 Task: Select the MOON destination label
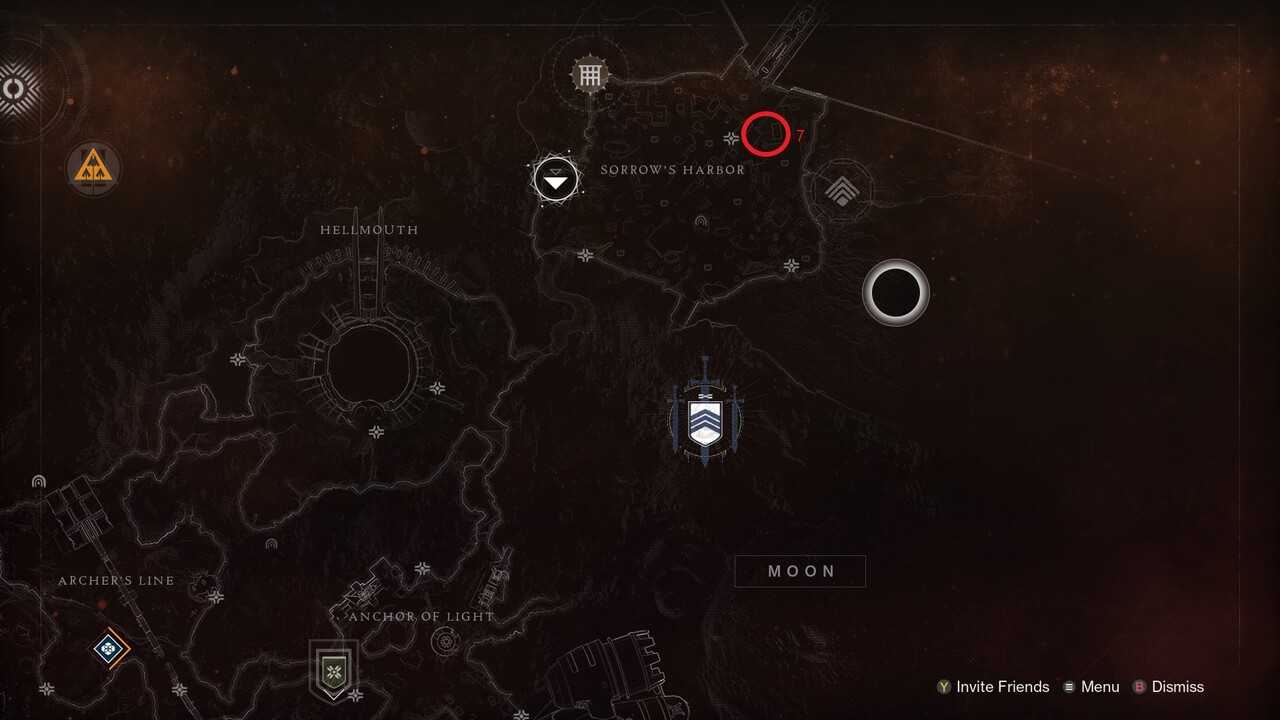click(x=799, y=571)
